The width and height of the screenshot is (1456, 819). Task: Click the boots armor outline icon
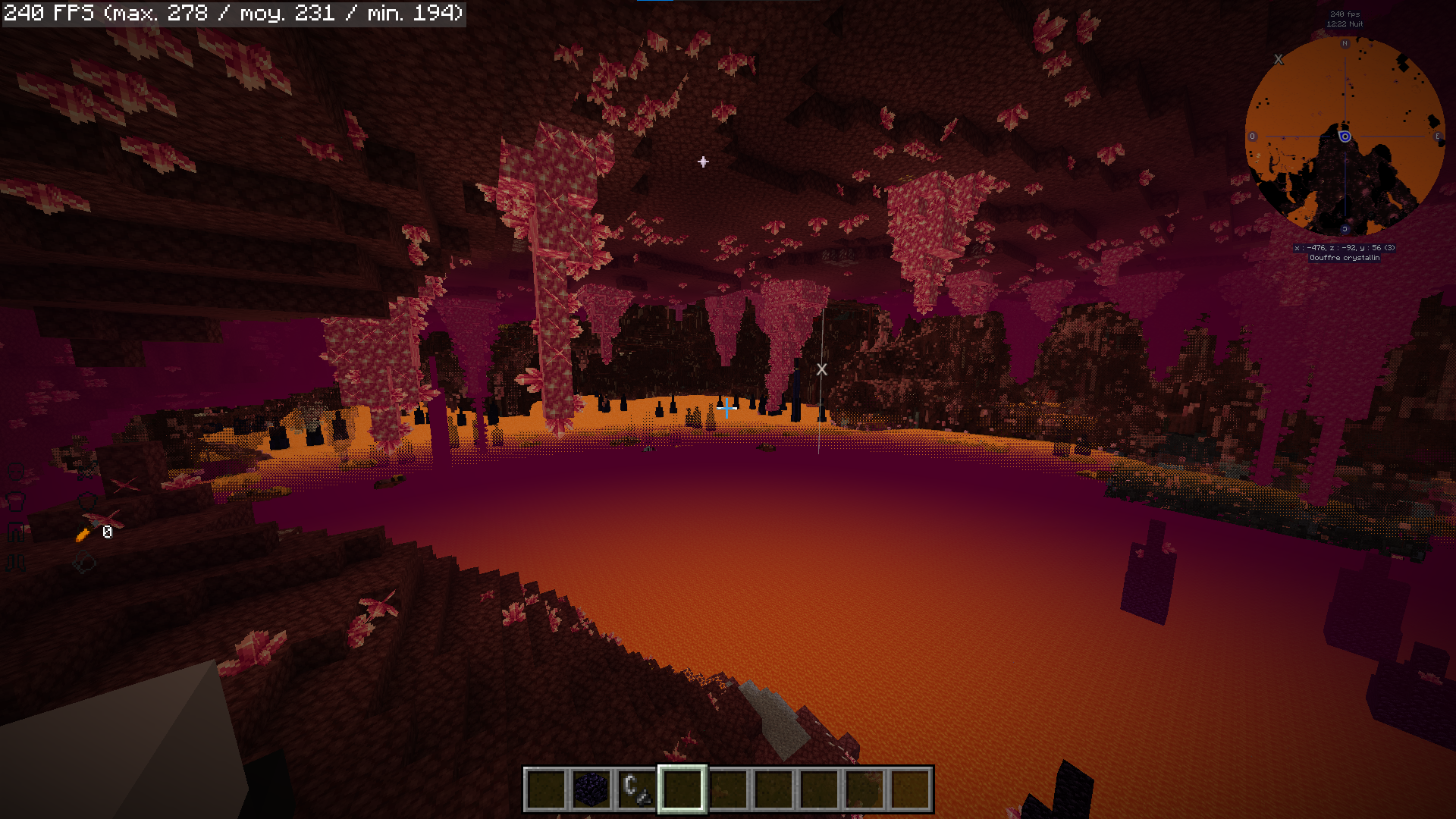16,563
